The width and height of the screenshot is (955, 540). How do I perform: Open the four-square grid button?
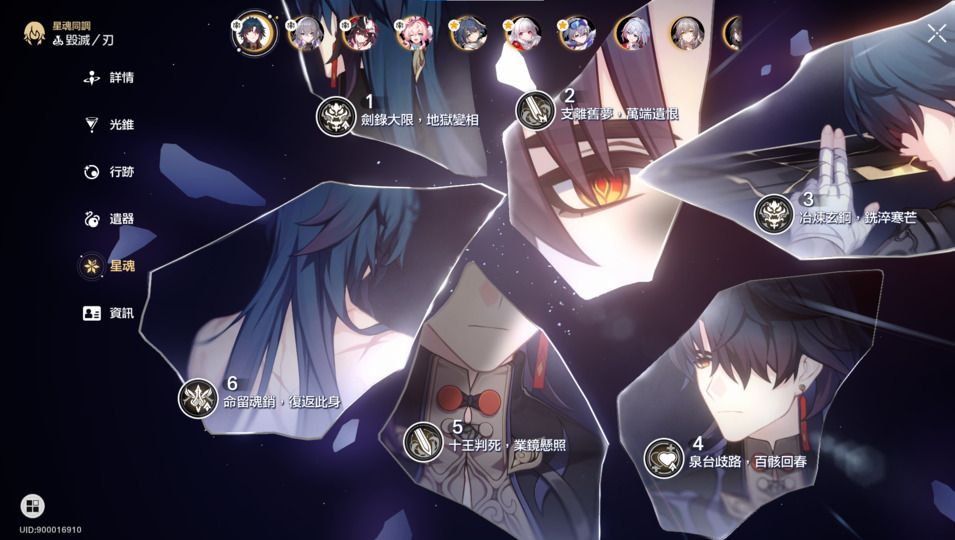32,506
